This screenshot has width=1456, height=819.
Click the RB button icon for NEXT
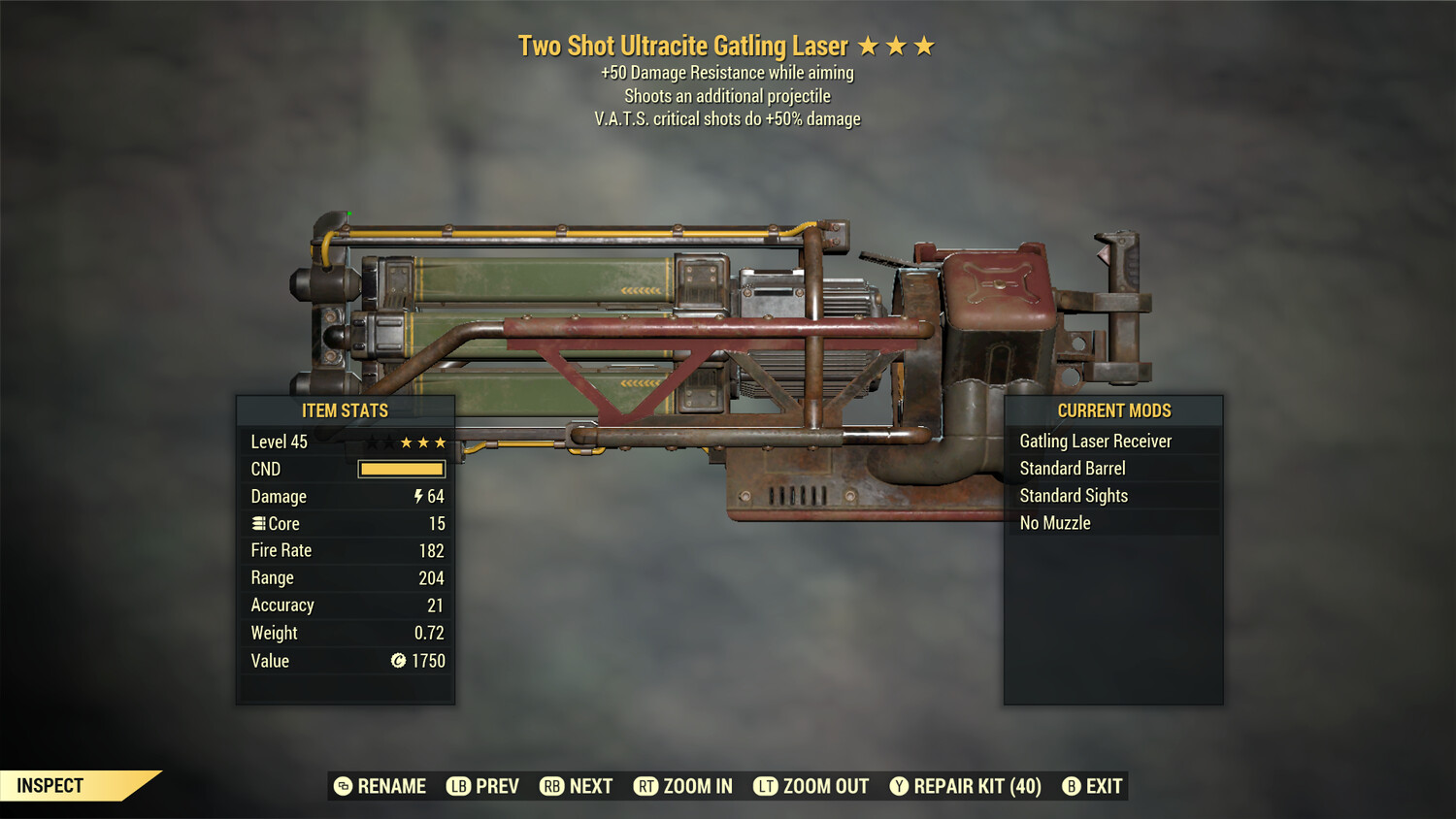pos(552,786)
